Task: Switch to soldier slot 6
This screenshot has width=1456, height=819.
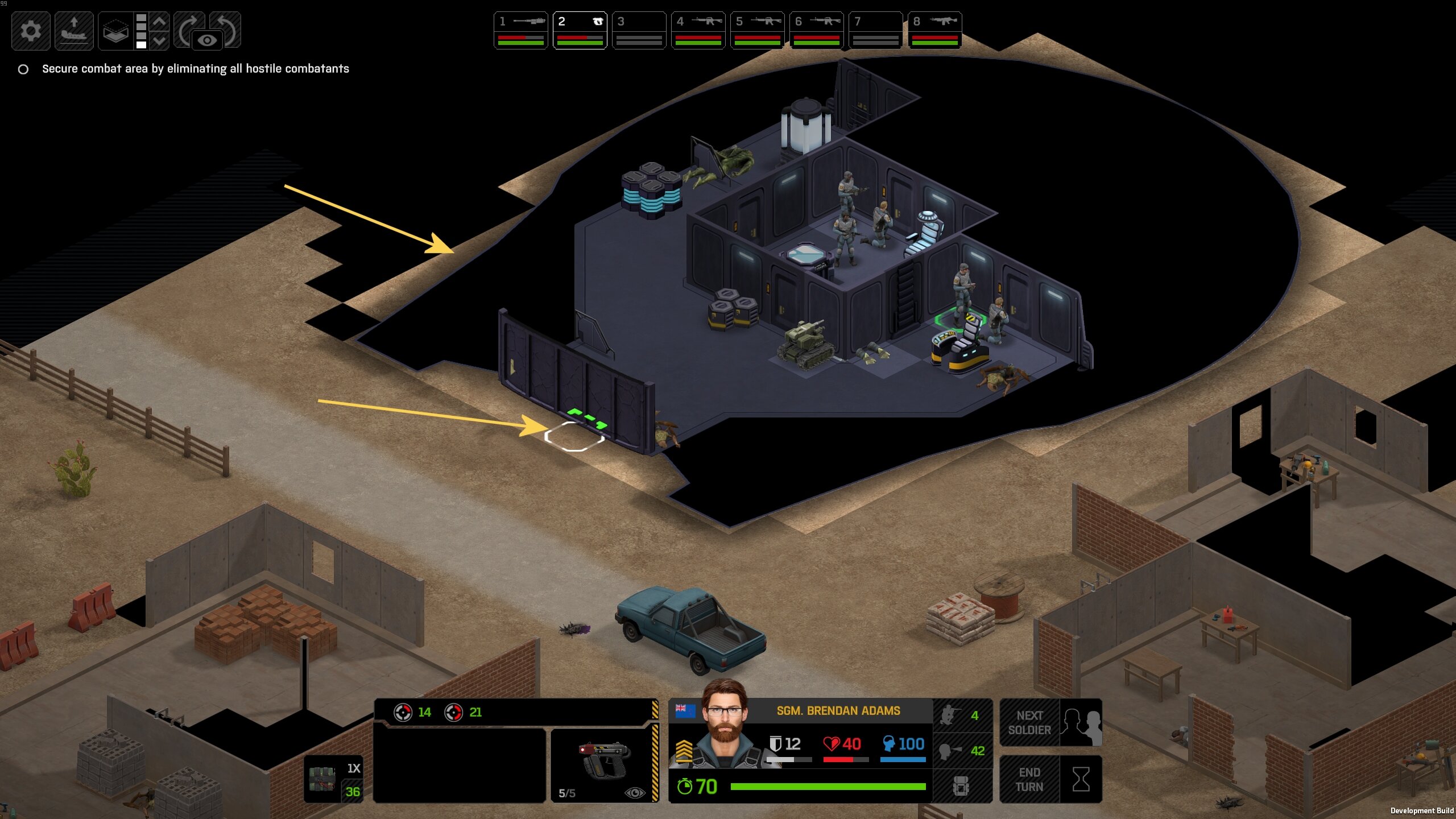Action: pos(816,30)
